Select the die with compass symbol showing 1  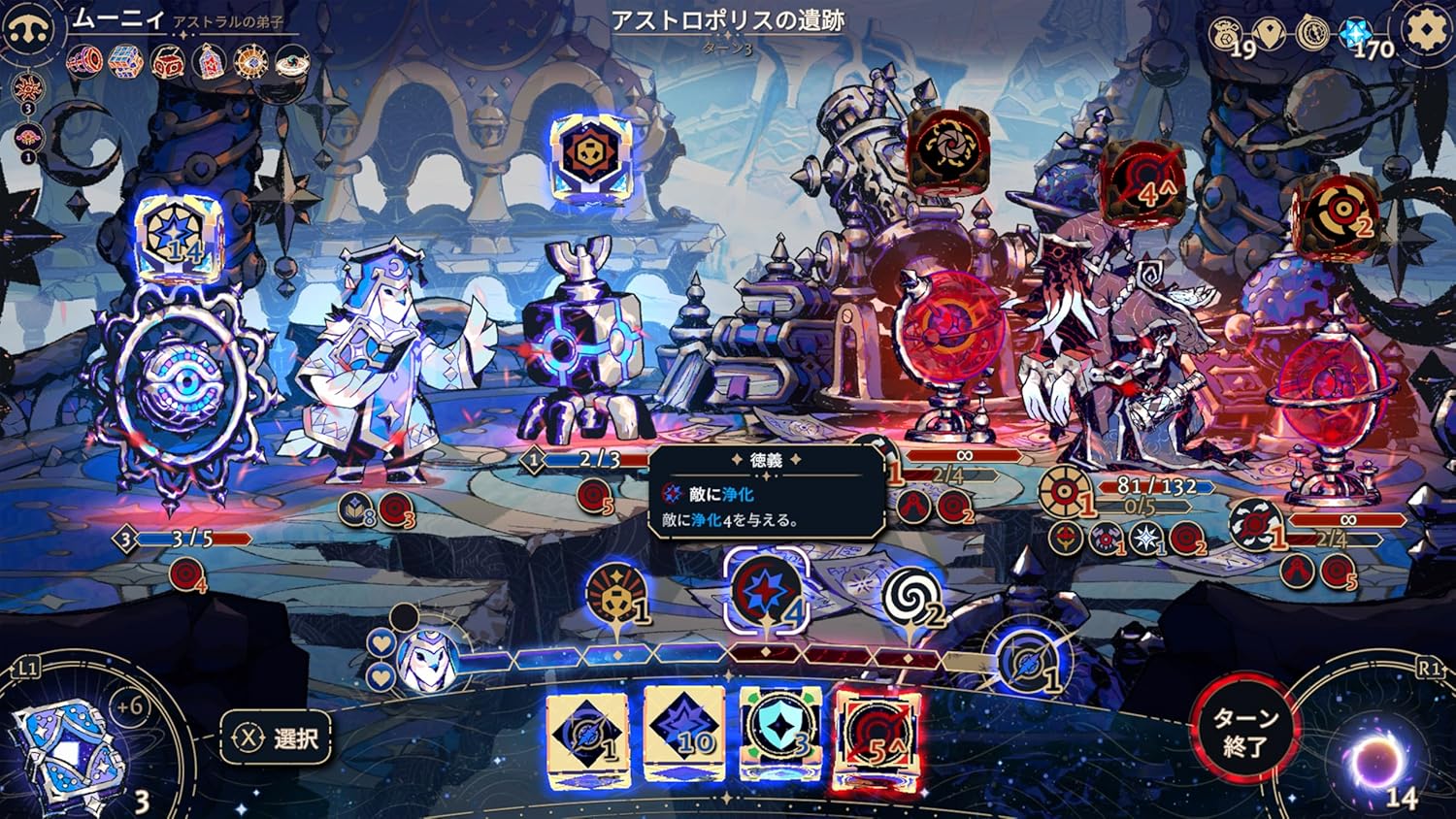tap(588, 736)
